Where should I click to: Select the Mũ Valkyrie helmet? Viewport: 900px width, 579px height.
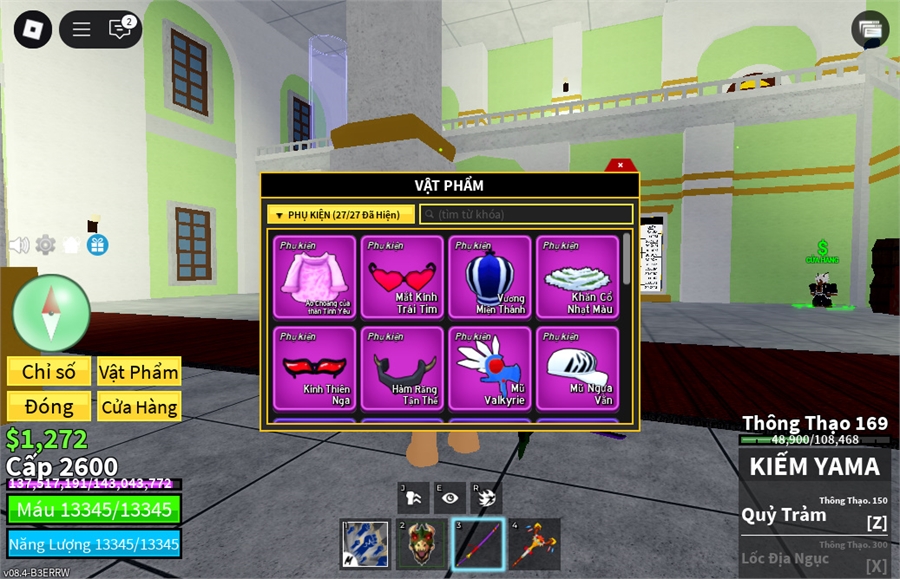pyautogui.click(x=490, y=368)
